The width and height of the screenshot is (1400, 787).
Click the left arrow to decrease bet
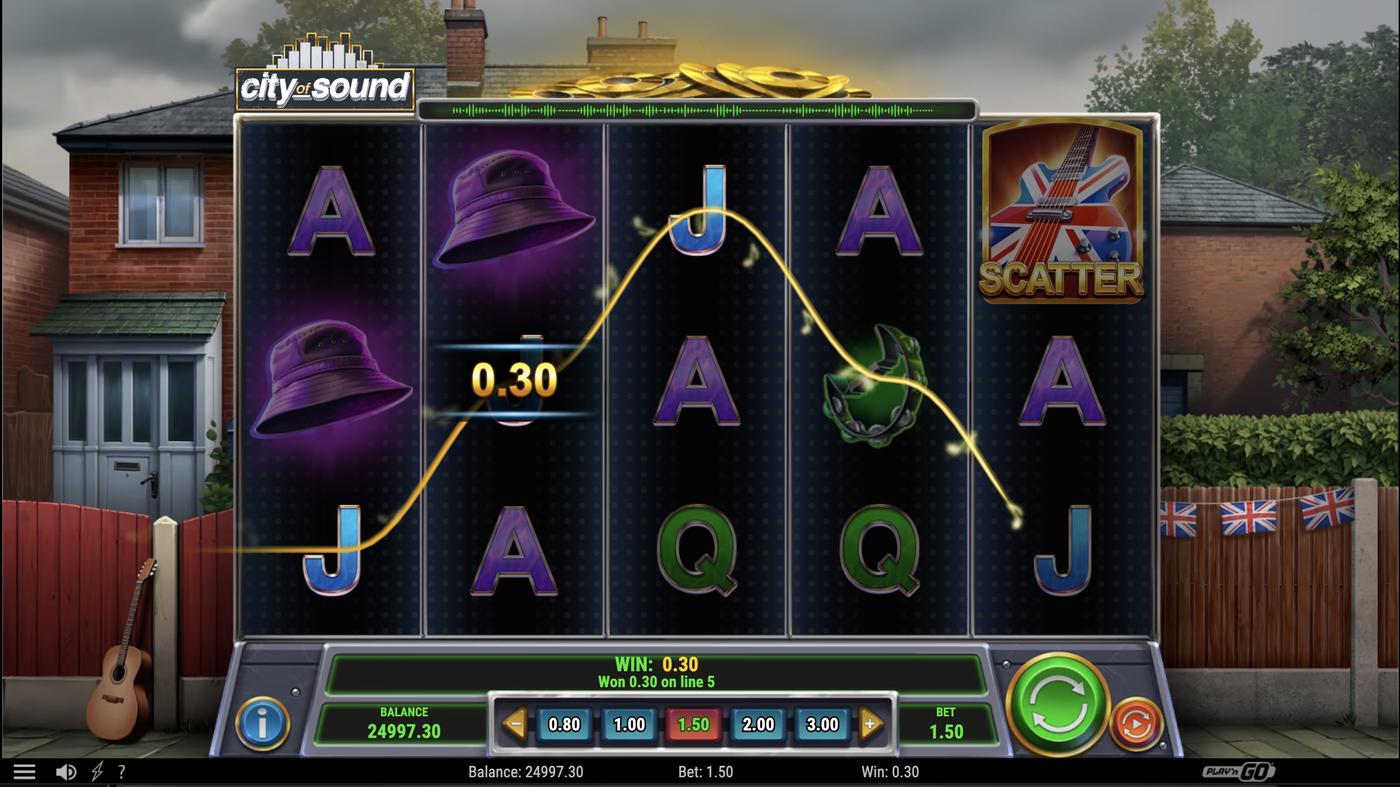tap(514, 723)
